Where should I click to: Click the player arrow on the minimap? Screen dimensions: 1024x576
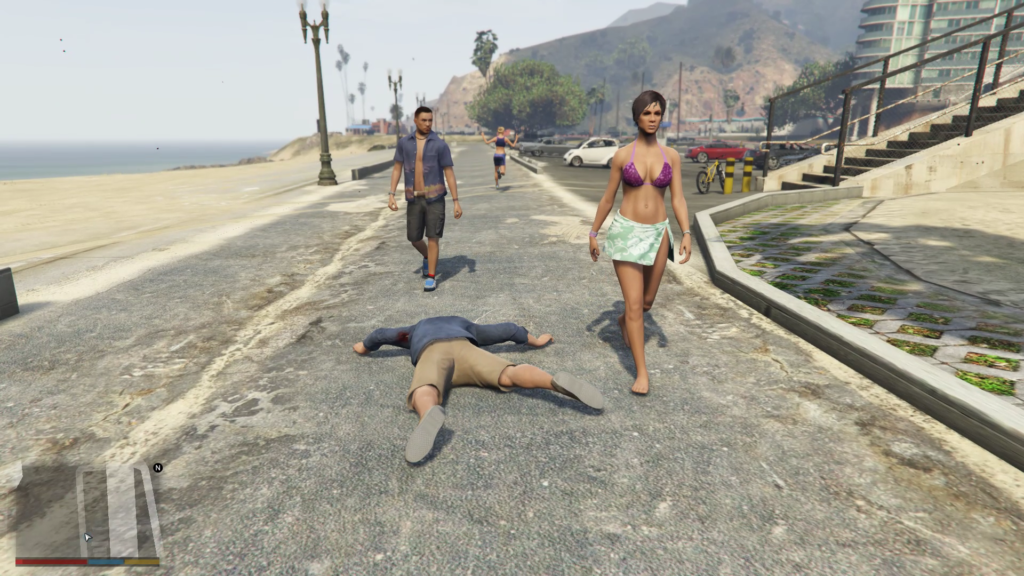87,537
